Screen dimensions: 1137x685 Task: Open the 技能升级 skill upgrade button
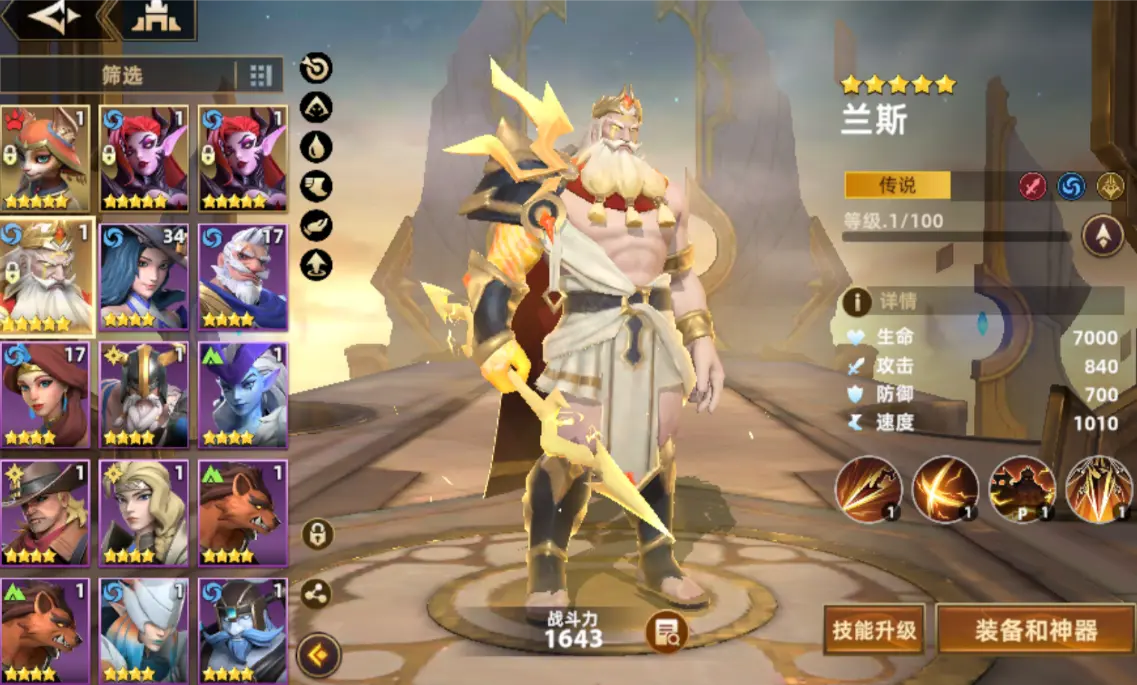point(873,630)
